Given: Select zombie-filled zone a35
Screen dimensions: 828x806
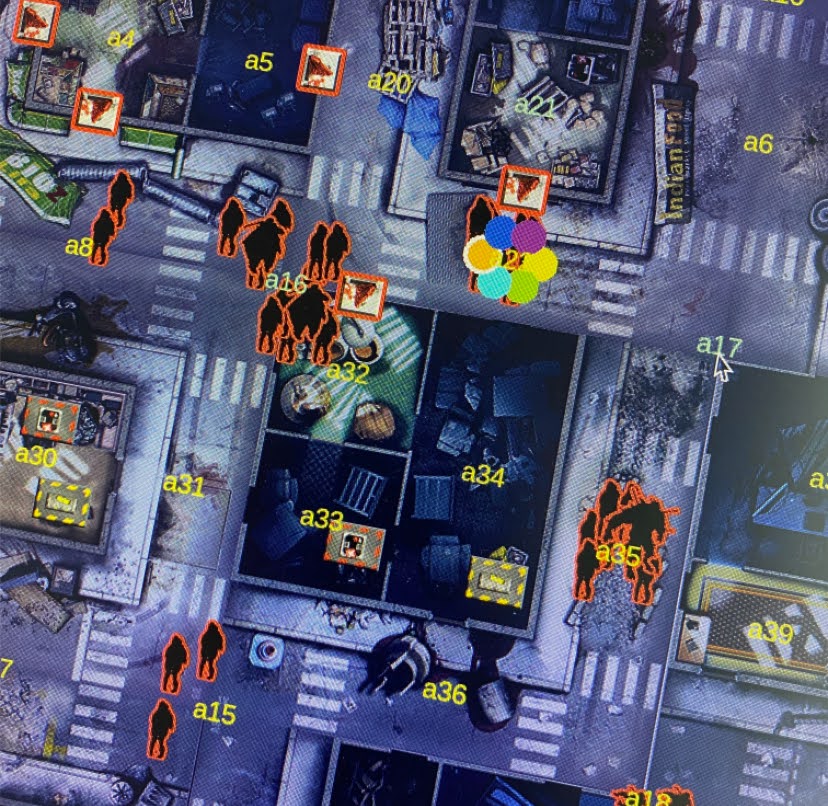Looking at the screenshot, I should click(618, 554).
